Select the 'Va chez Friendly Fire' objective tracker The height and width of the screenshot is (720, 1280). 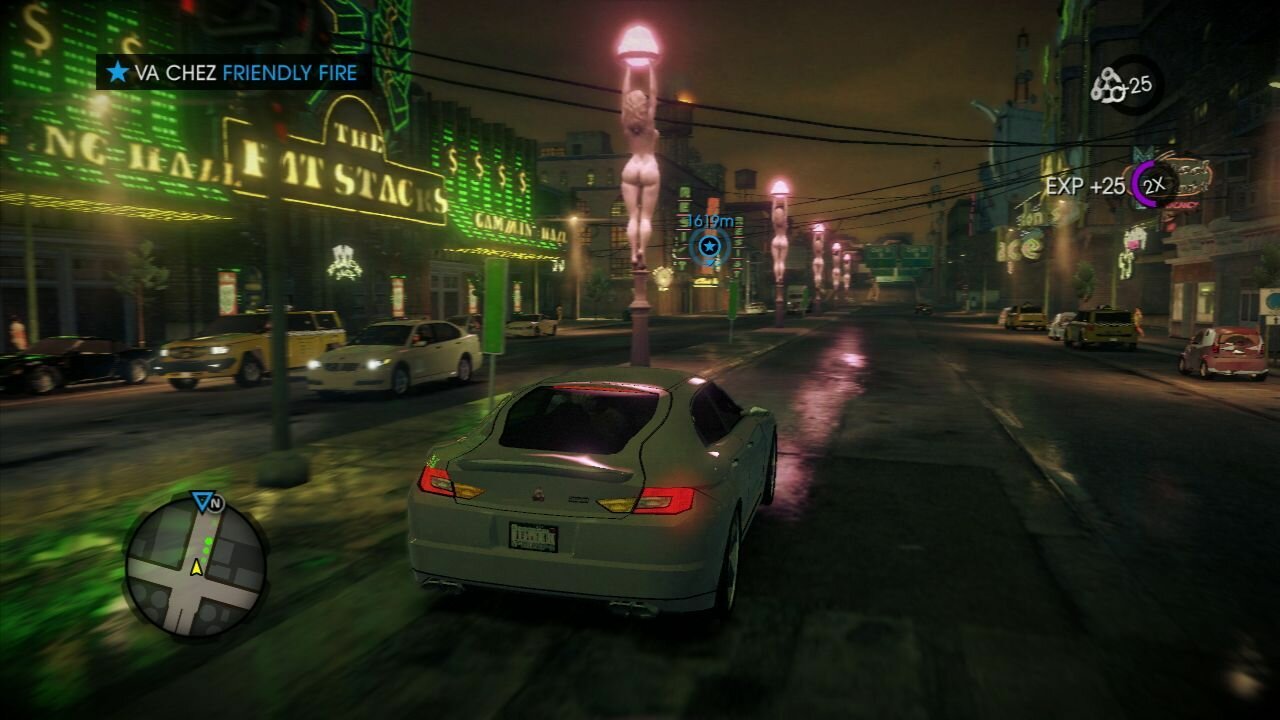233,72
